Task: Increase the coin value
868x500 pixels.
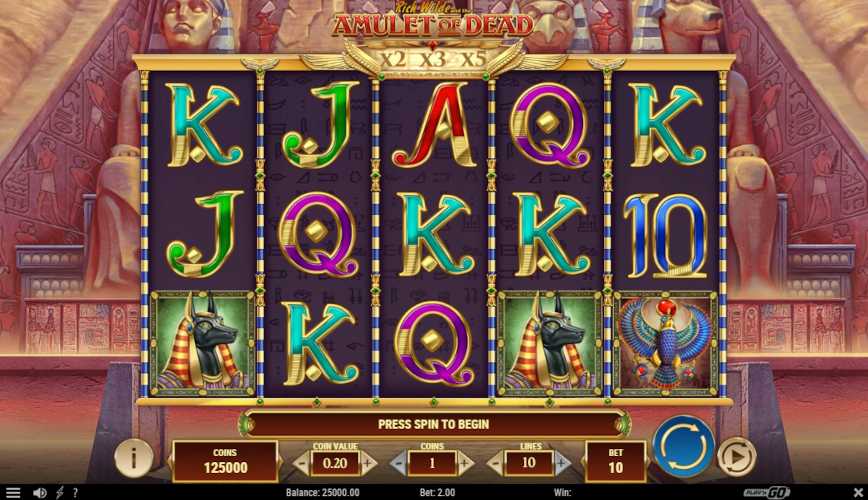Action: [x=368, y=463]
